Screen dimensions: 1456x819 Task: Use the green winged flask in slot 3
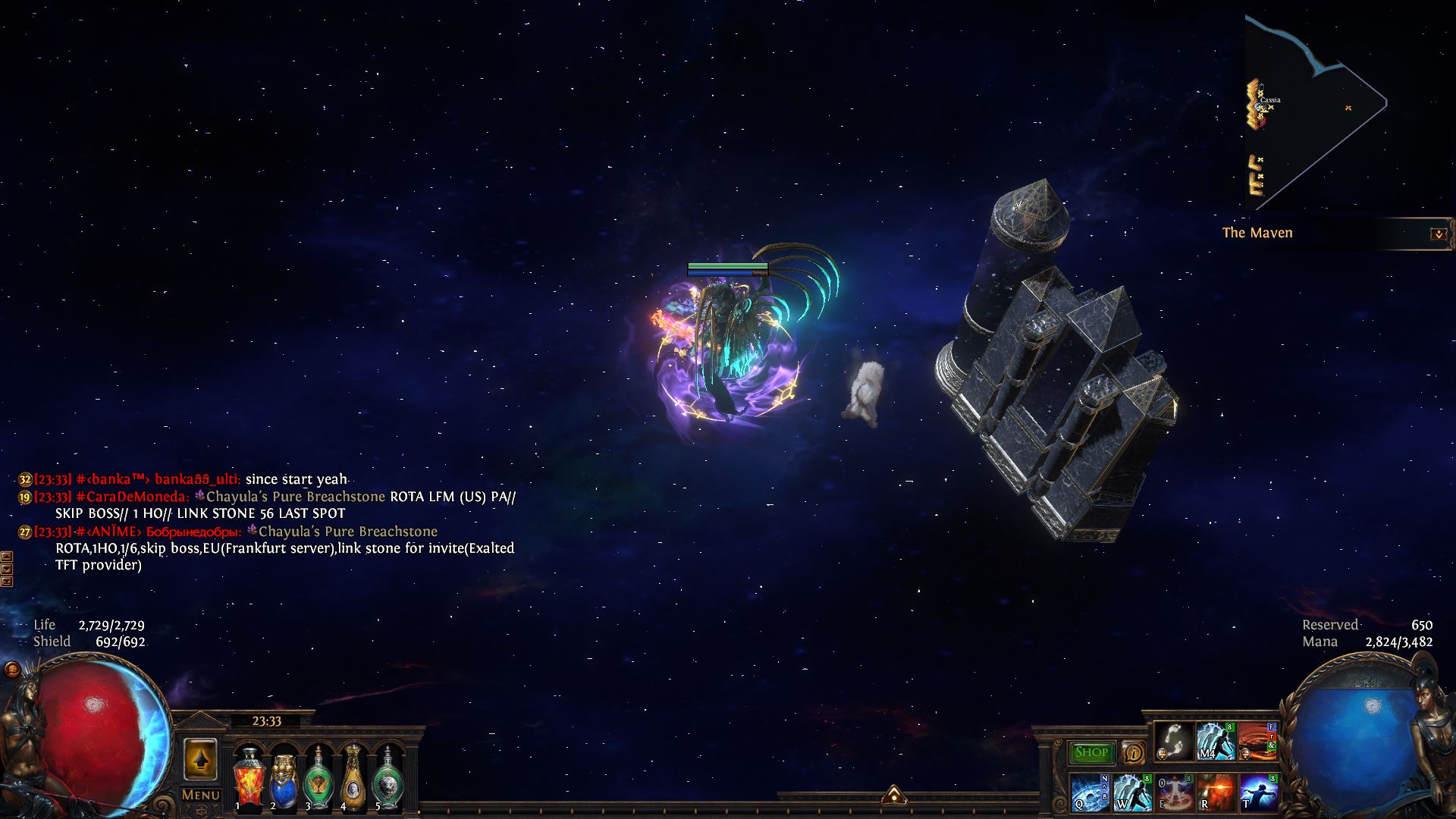click(318, 778)
